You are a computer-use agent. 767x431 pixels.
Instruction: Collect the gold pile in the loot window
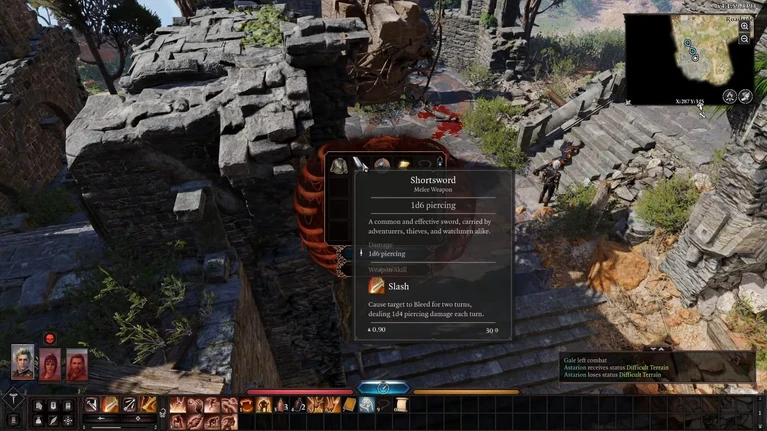point(404,165)
